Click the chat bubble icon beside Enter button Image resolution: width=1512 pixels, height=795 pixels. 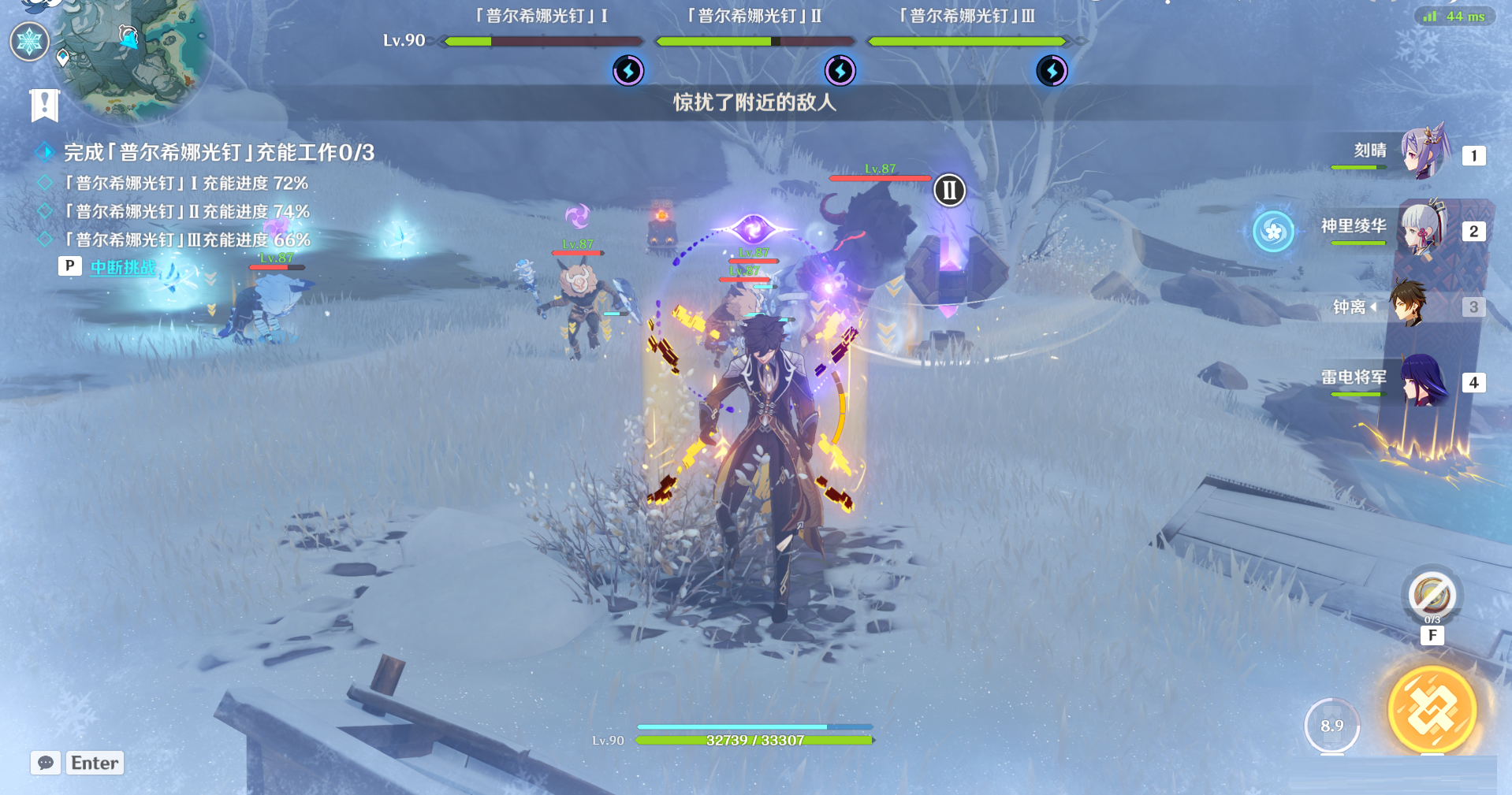(47, 763)
